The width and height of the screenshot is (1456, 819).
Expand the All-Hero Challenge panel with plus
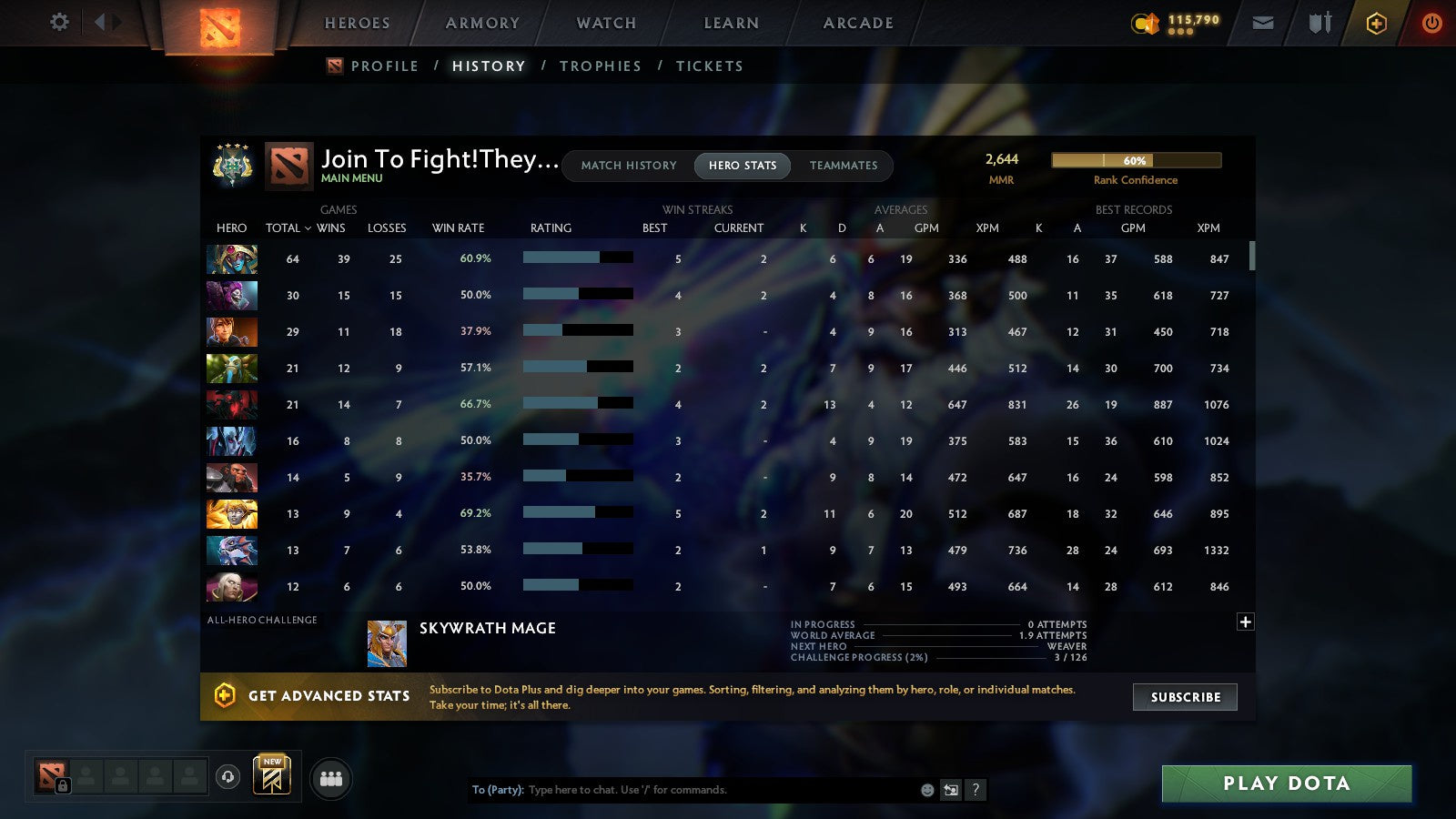(x=1245, y=621)
